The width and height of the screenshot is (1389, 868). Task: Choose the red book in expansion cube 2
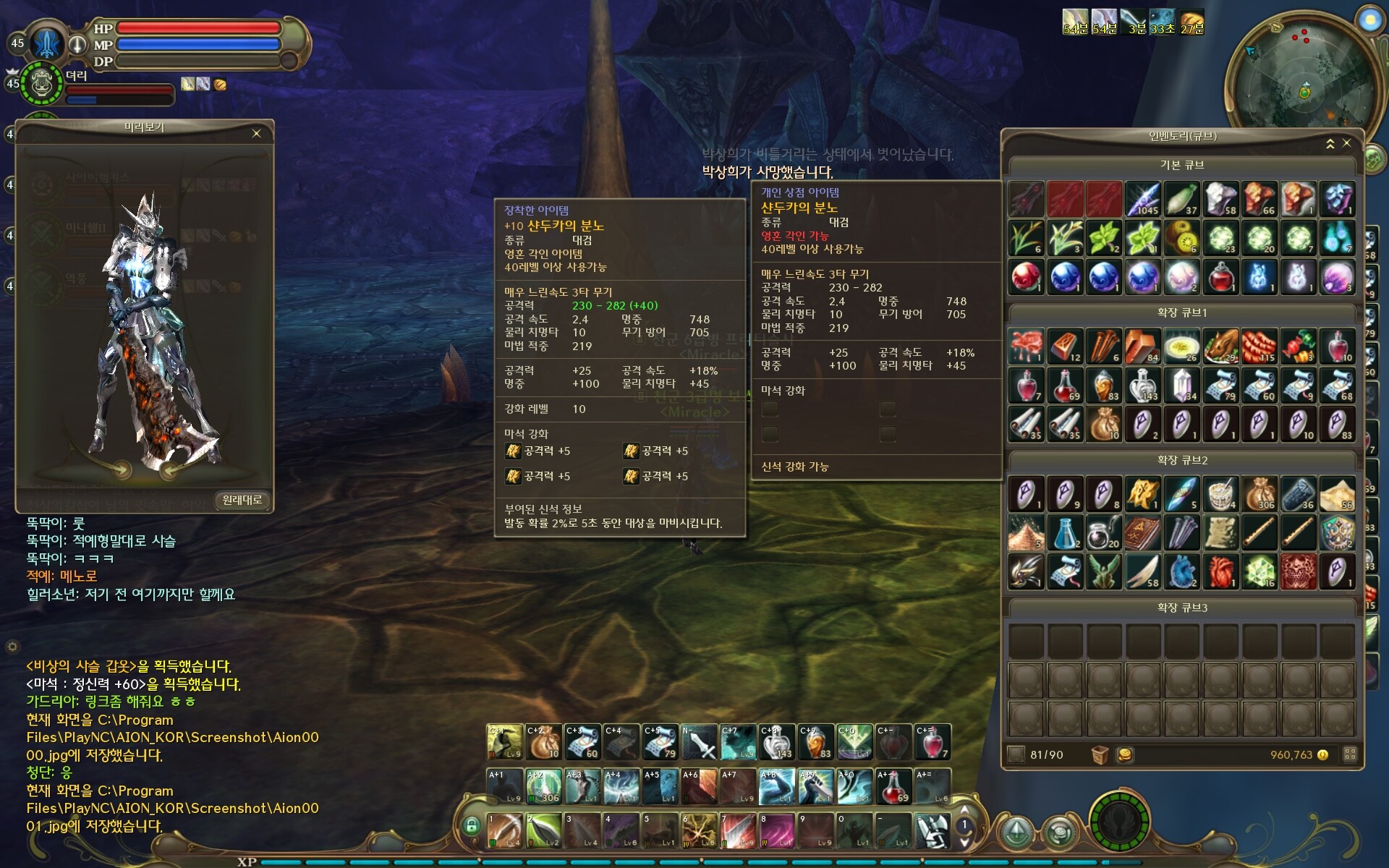1143,533
